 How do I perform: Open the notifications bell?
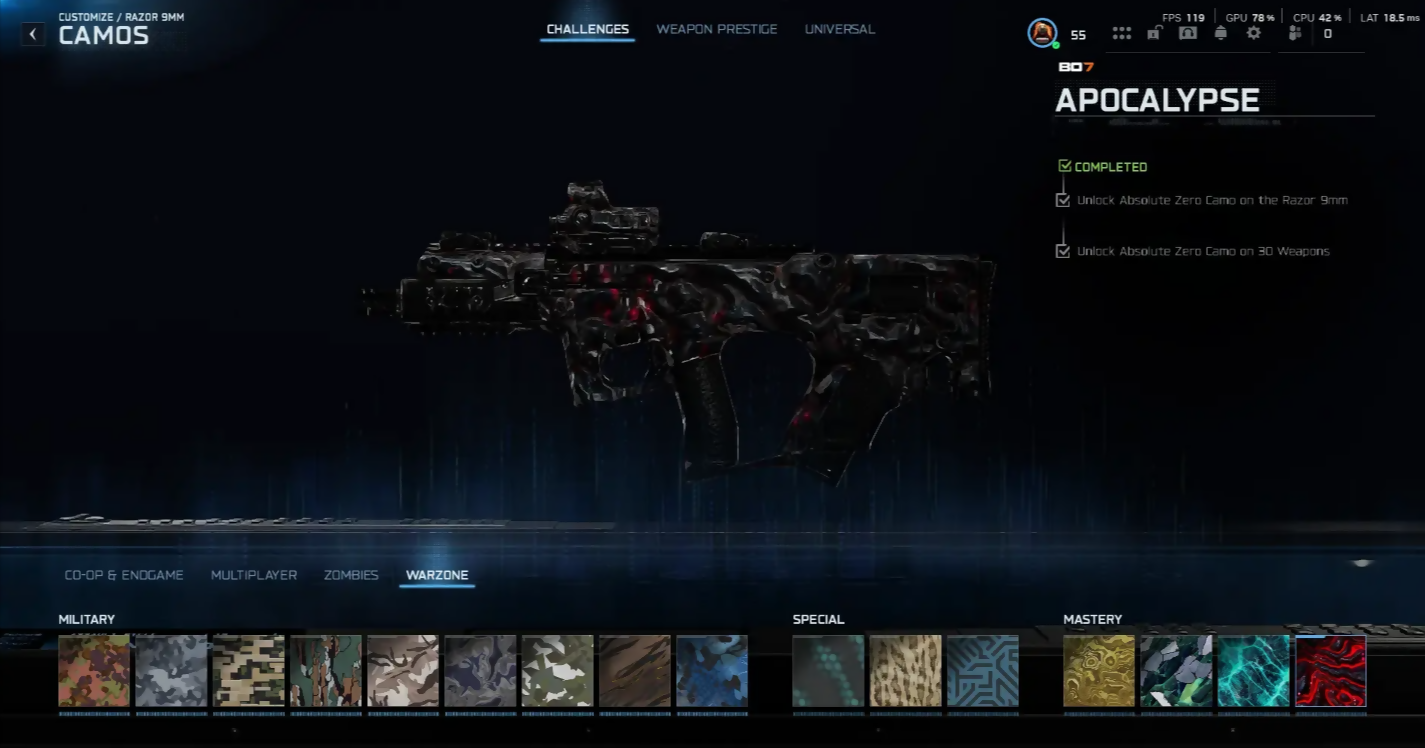tap(1220, 33)
